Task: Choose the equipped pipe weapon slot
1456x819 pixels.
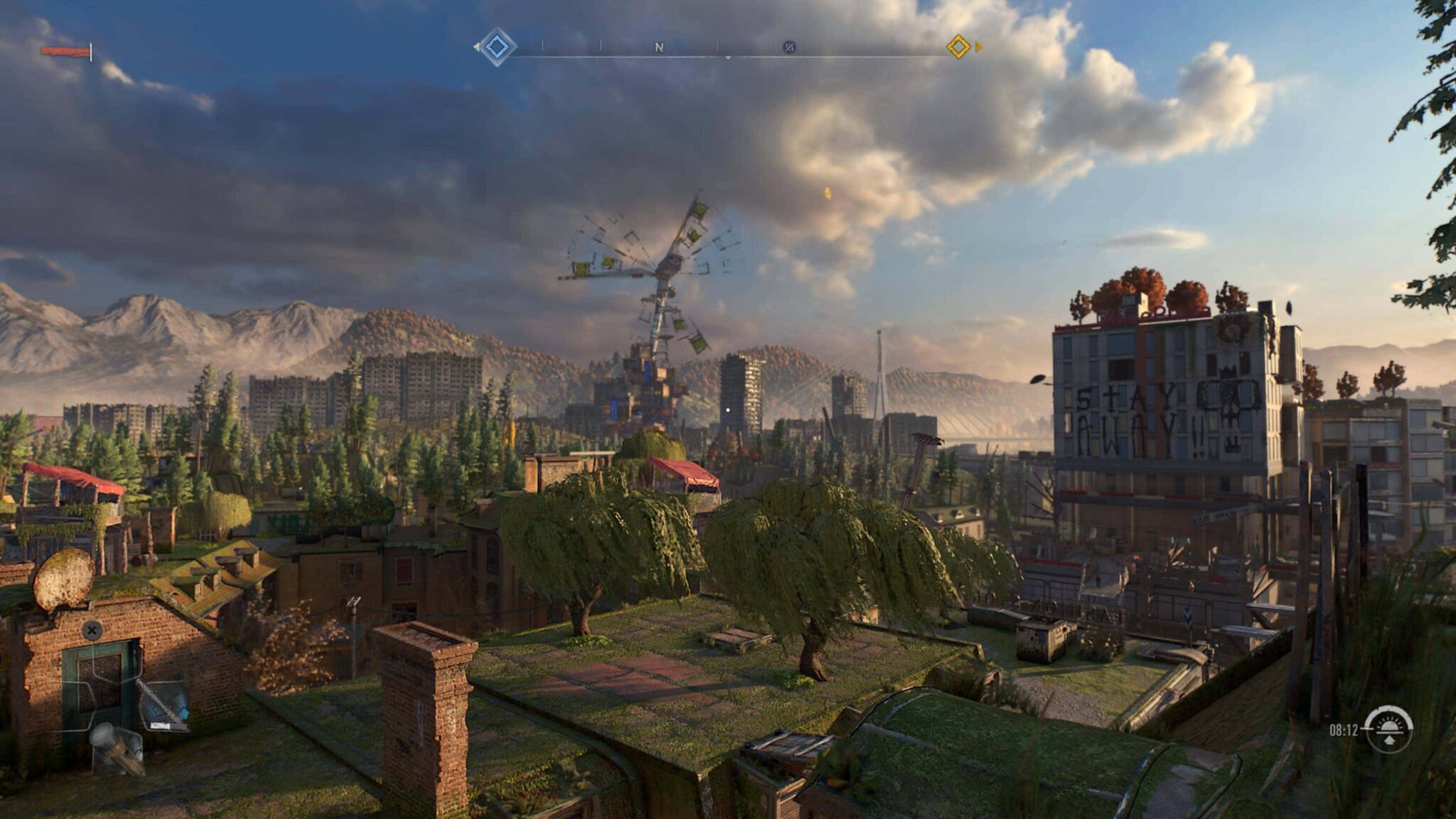Action: click(x=164, y=704)
